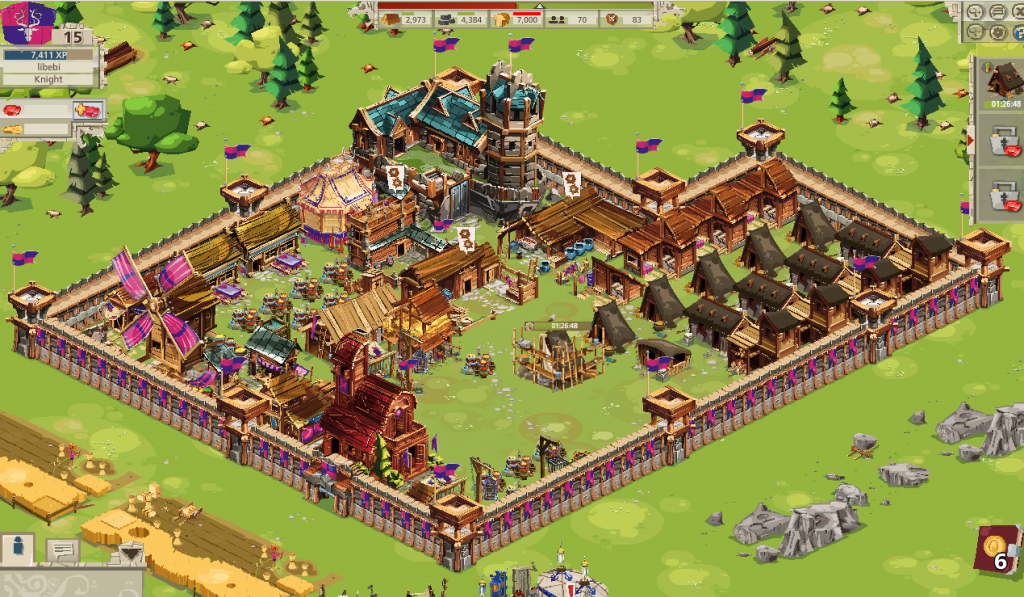Open the chat speech-bubble button
The image size is (1024, 597).
click(62, 549)
